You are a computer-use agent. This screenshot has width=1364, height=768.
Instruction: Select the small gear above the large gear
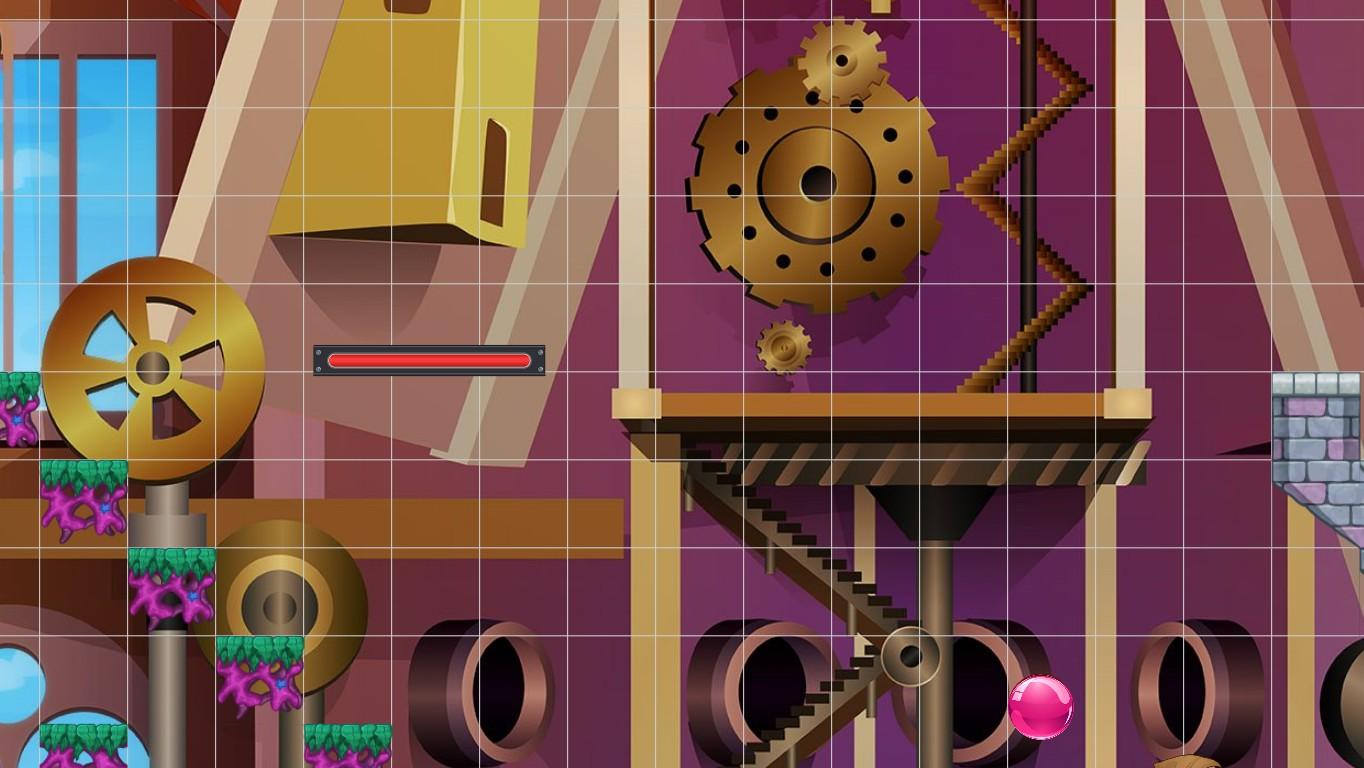840,62
